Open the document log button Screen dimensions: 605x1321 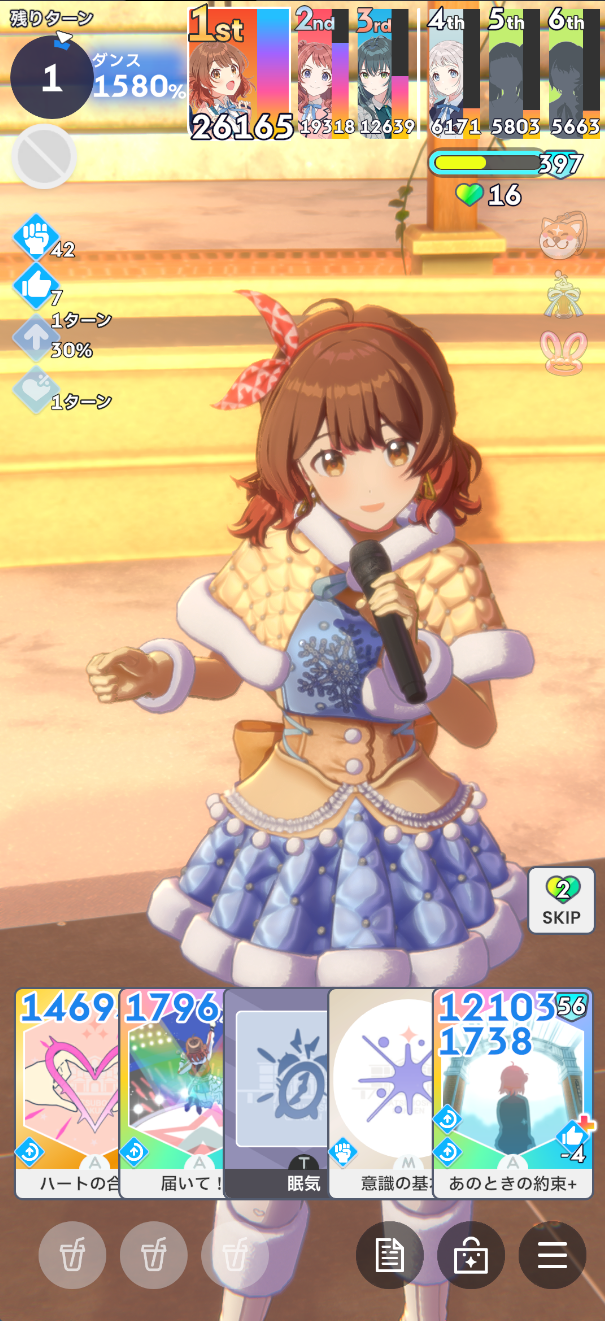pyautogui.click(x=390, y=1255)
